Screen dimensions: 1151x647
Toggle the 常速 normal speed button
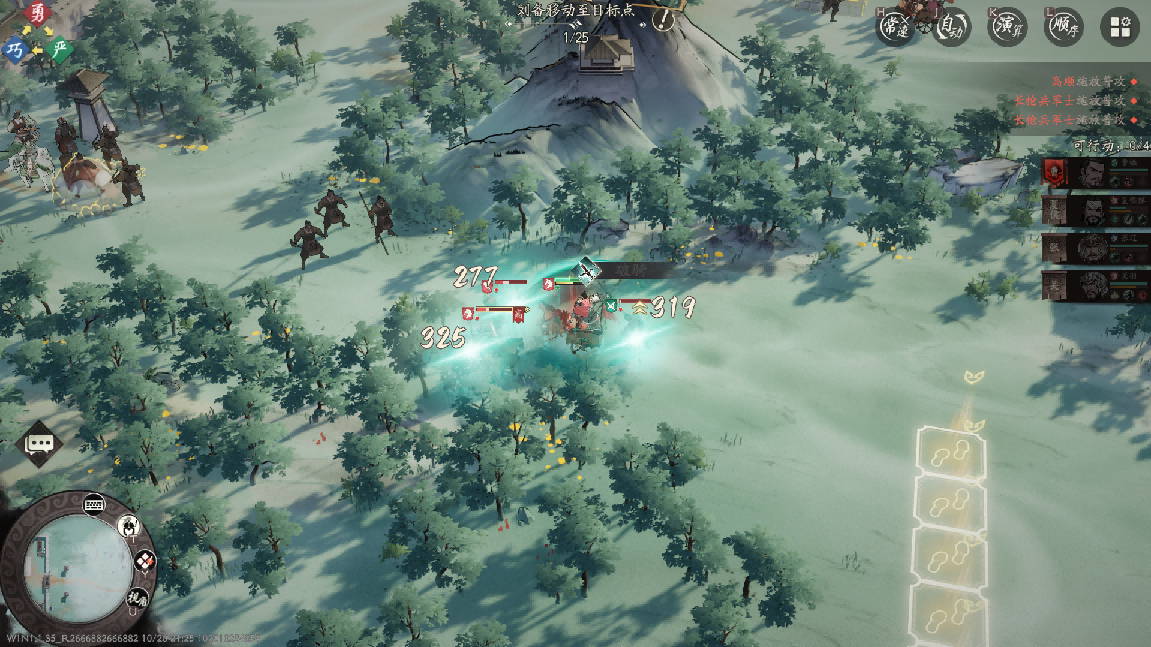point(895,27)
